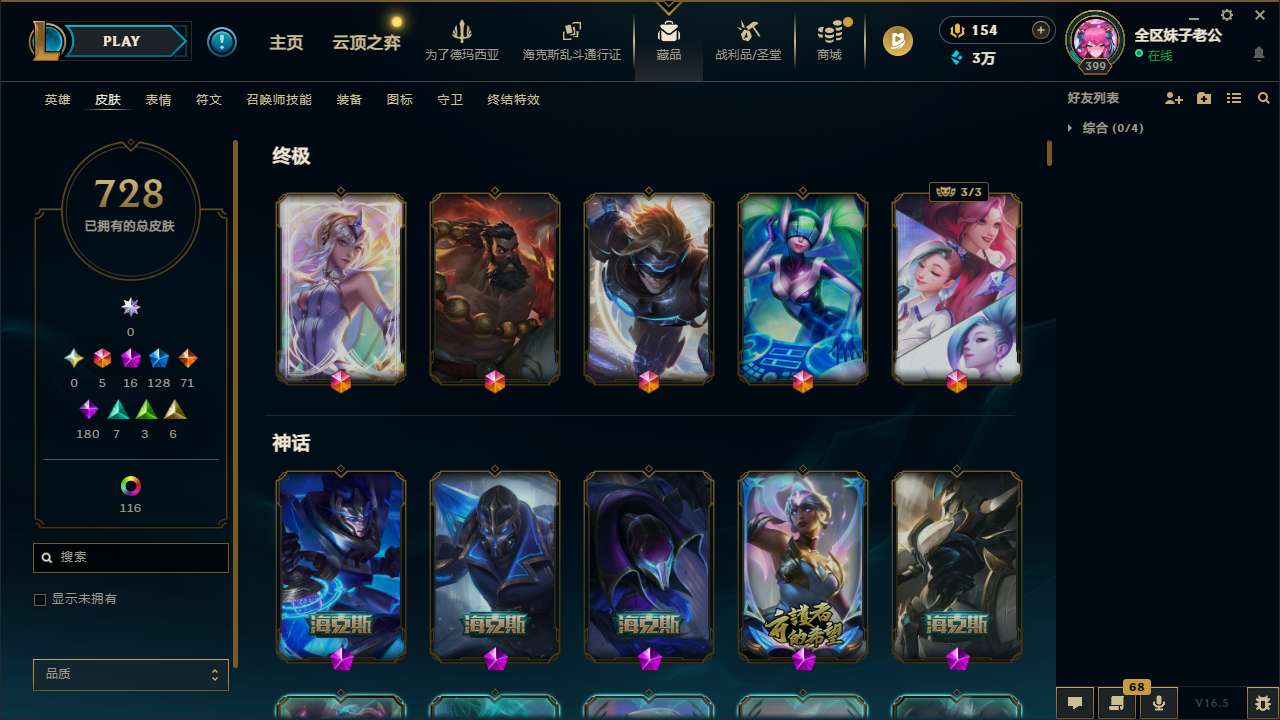Open the 为了德玛西亚 event page
1280x720 pixels.
(461, 41)
